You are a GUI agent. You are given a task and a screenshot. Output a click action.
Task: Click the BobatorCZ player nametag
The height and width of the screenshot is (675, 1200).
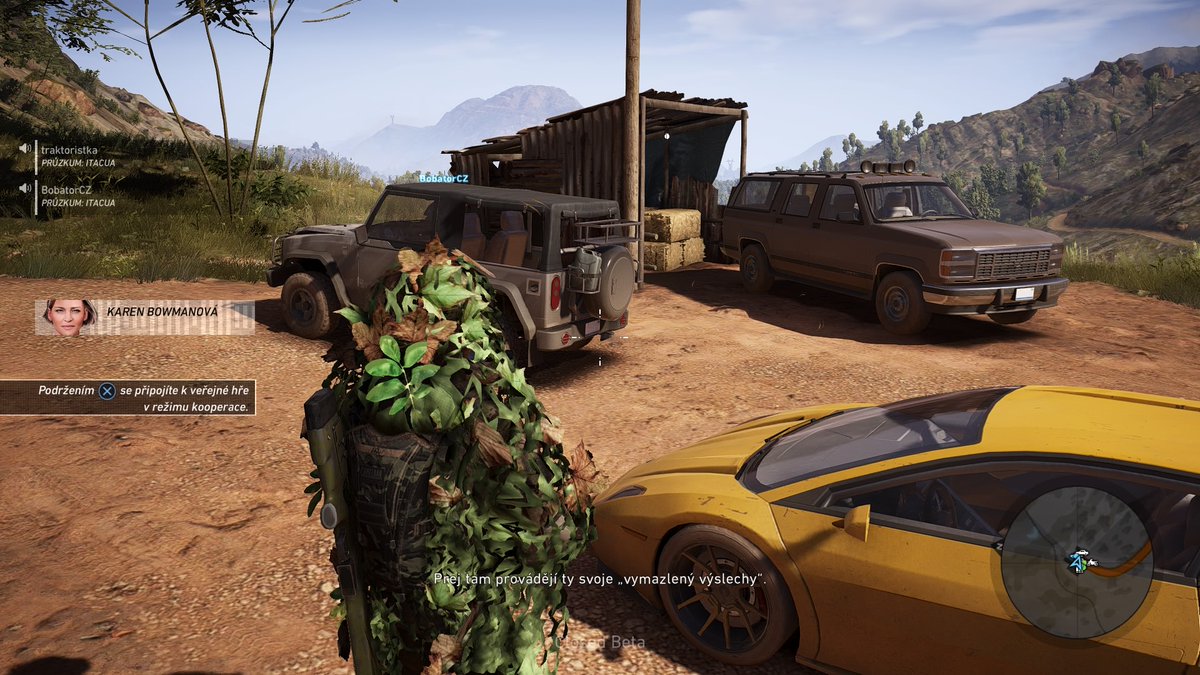443,178
